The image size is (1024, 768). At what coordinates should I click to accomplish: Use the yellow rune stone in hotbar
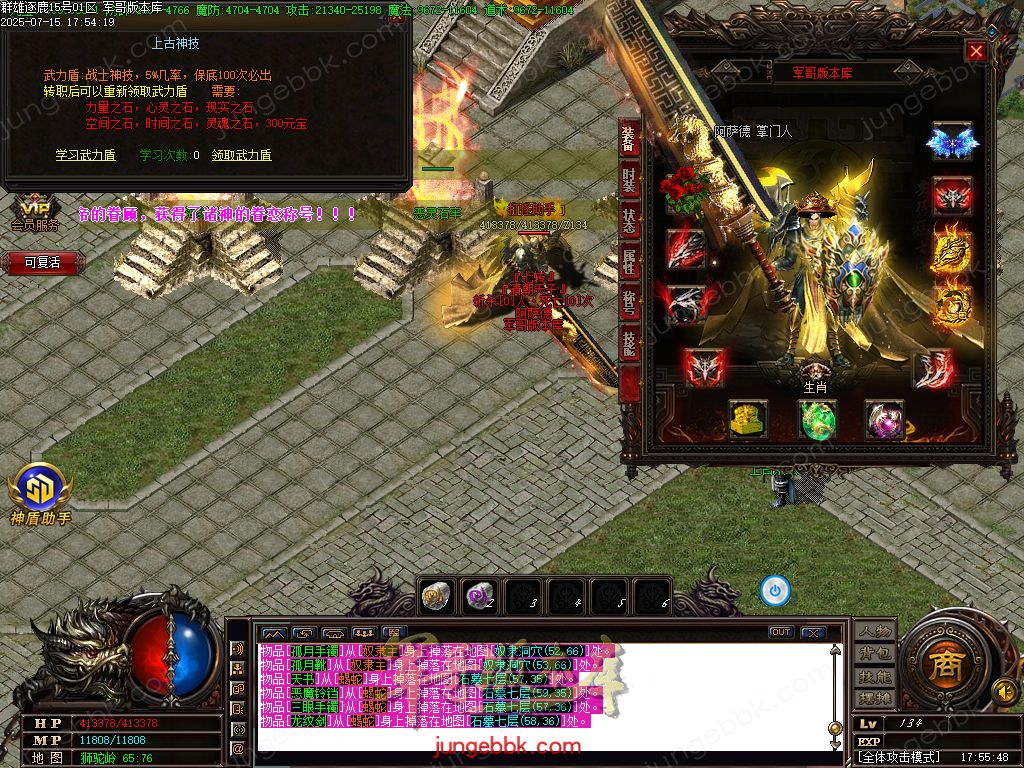435,596
